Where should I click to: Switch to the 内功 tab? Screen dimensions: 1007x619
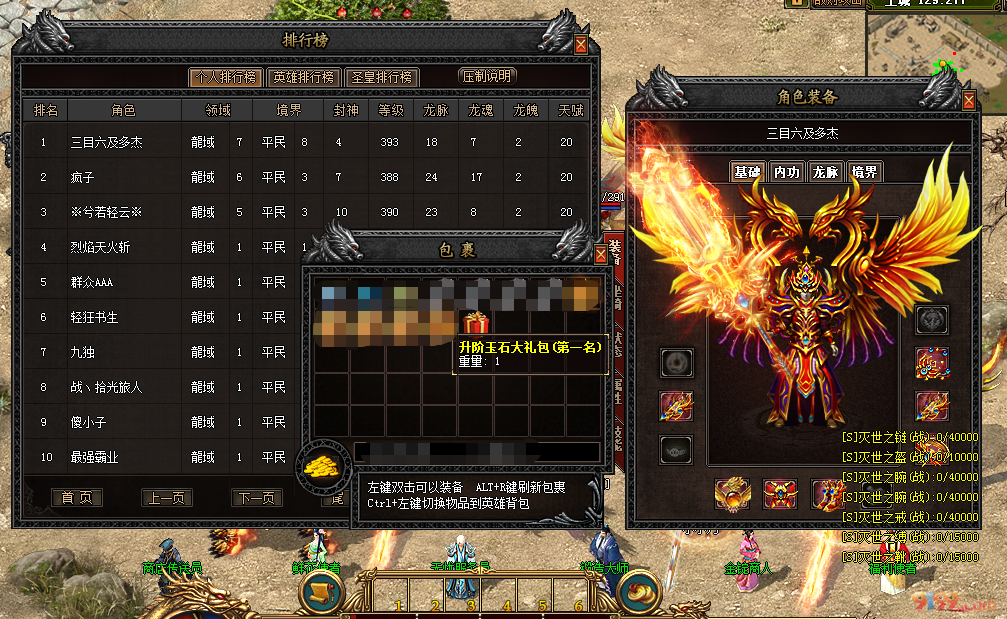[x=787, y=172]
